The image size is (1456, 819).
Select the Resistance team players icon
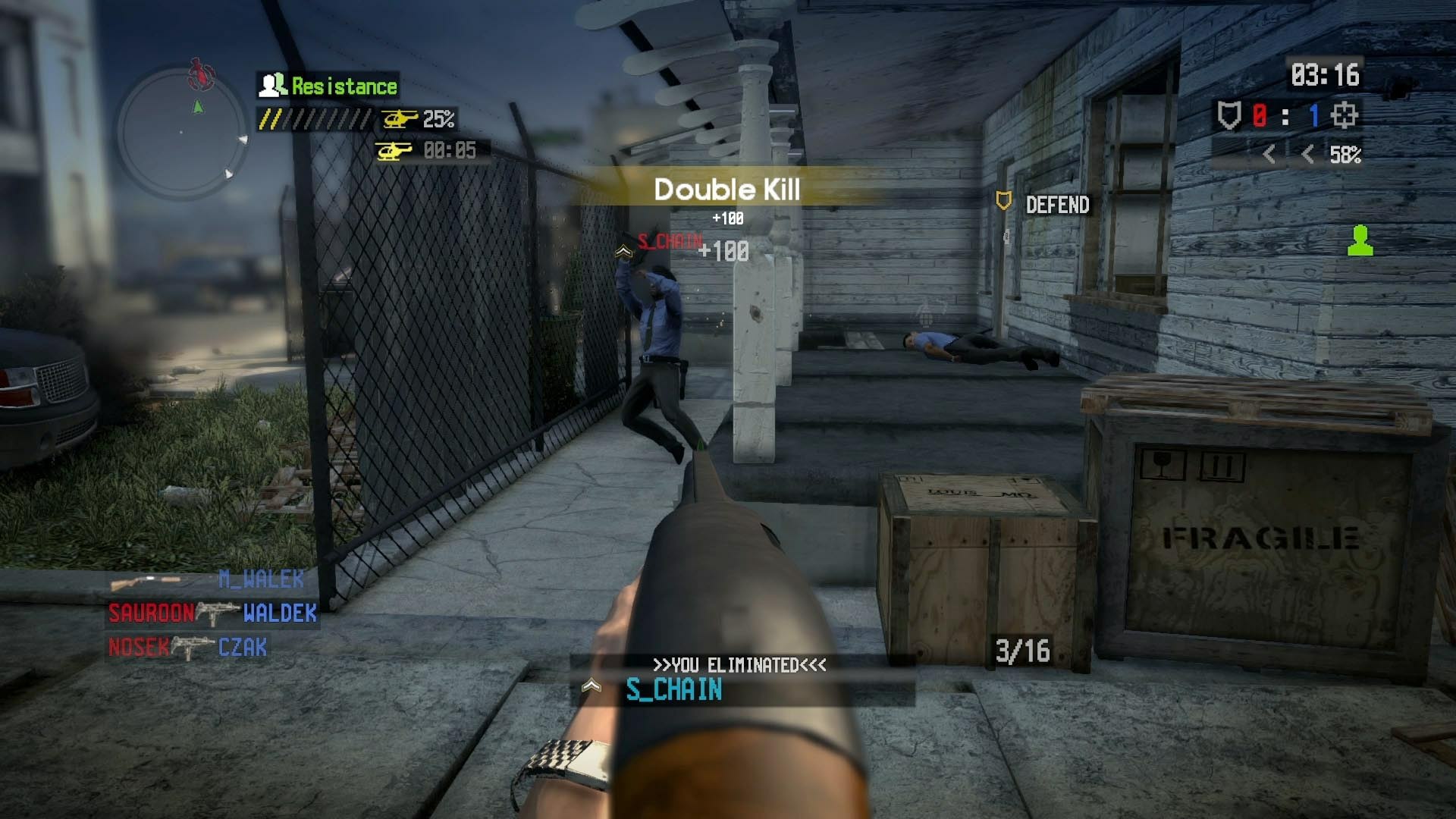[271, 85]
